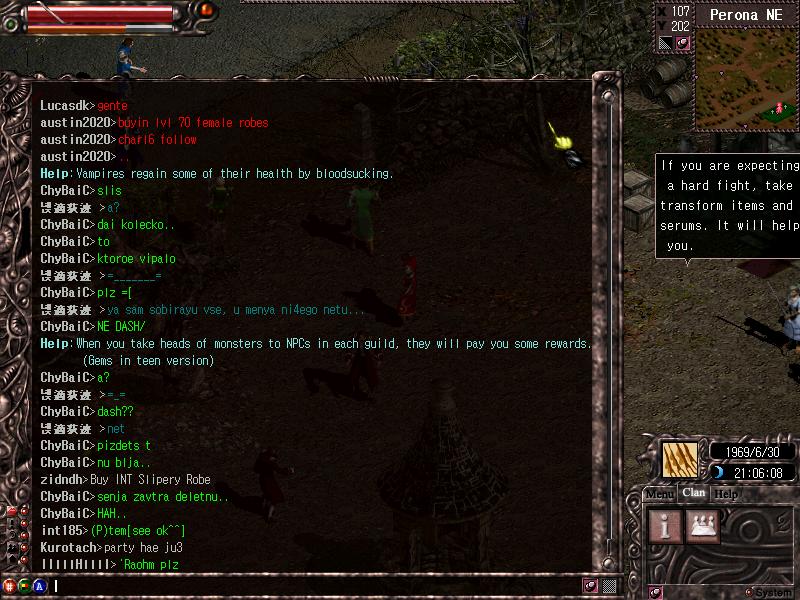Click the red orb beside the health bar
The width and height of the screenshot is (800, 600).
click(x=207, y=10)
